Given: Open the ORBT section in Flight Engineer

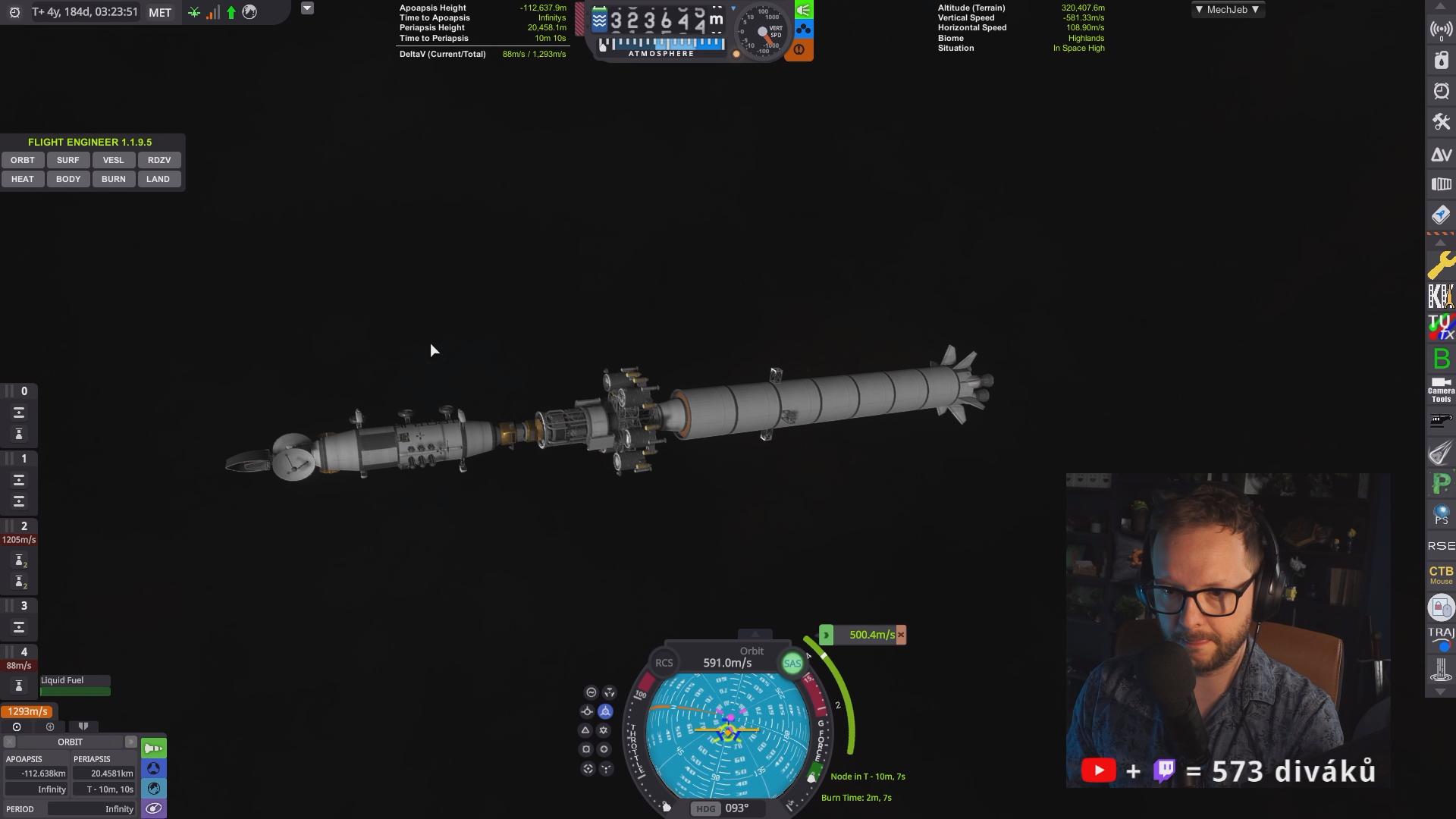Looking at the screenshot, I should [x=23, y=160].
